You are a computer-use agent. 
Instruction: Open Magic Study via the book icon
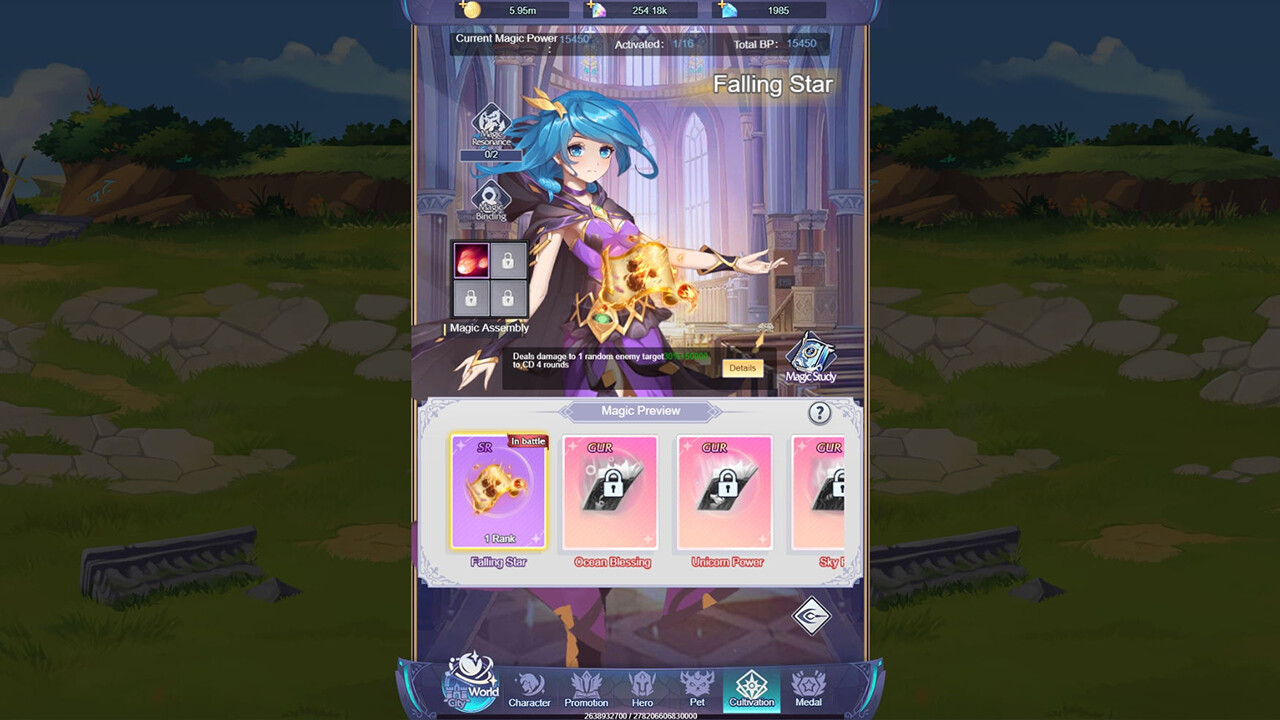pyautogui.click(x=812, y=362)
